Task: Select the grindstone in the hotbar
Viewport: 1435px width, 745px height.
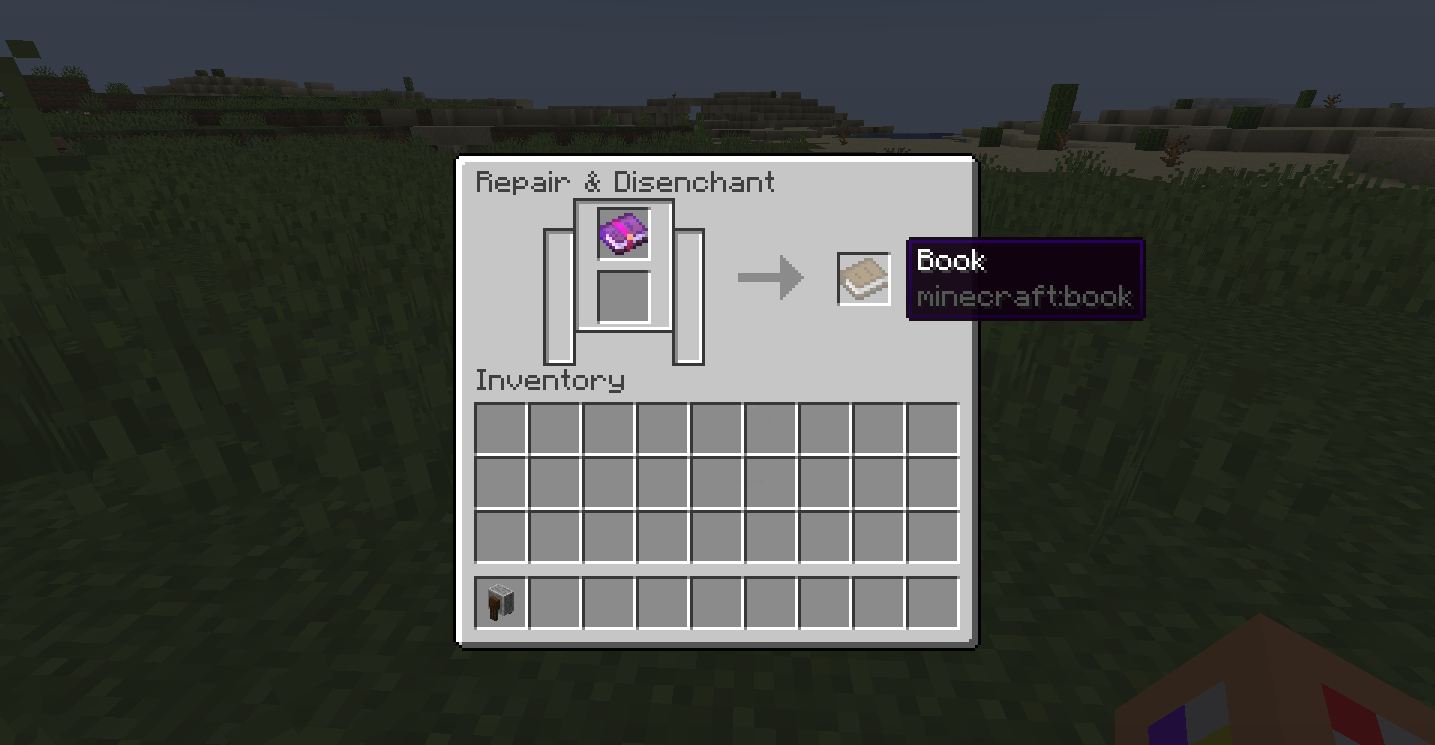Action: pos(500,600)
